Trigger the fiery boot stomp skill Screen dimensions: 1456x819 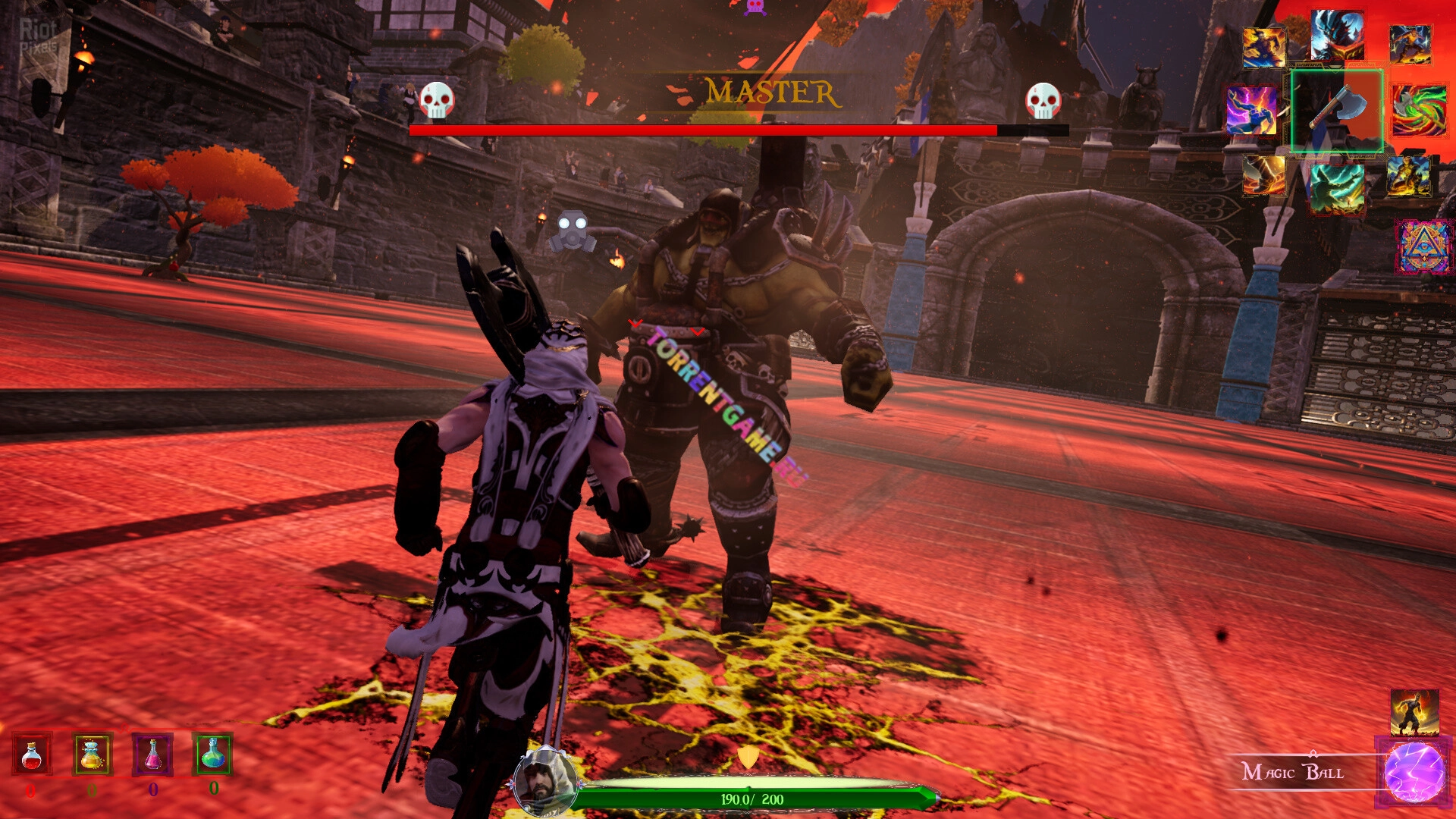1264,175
